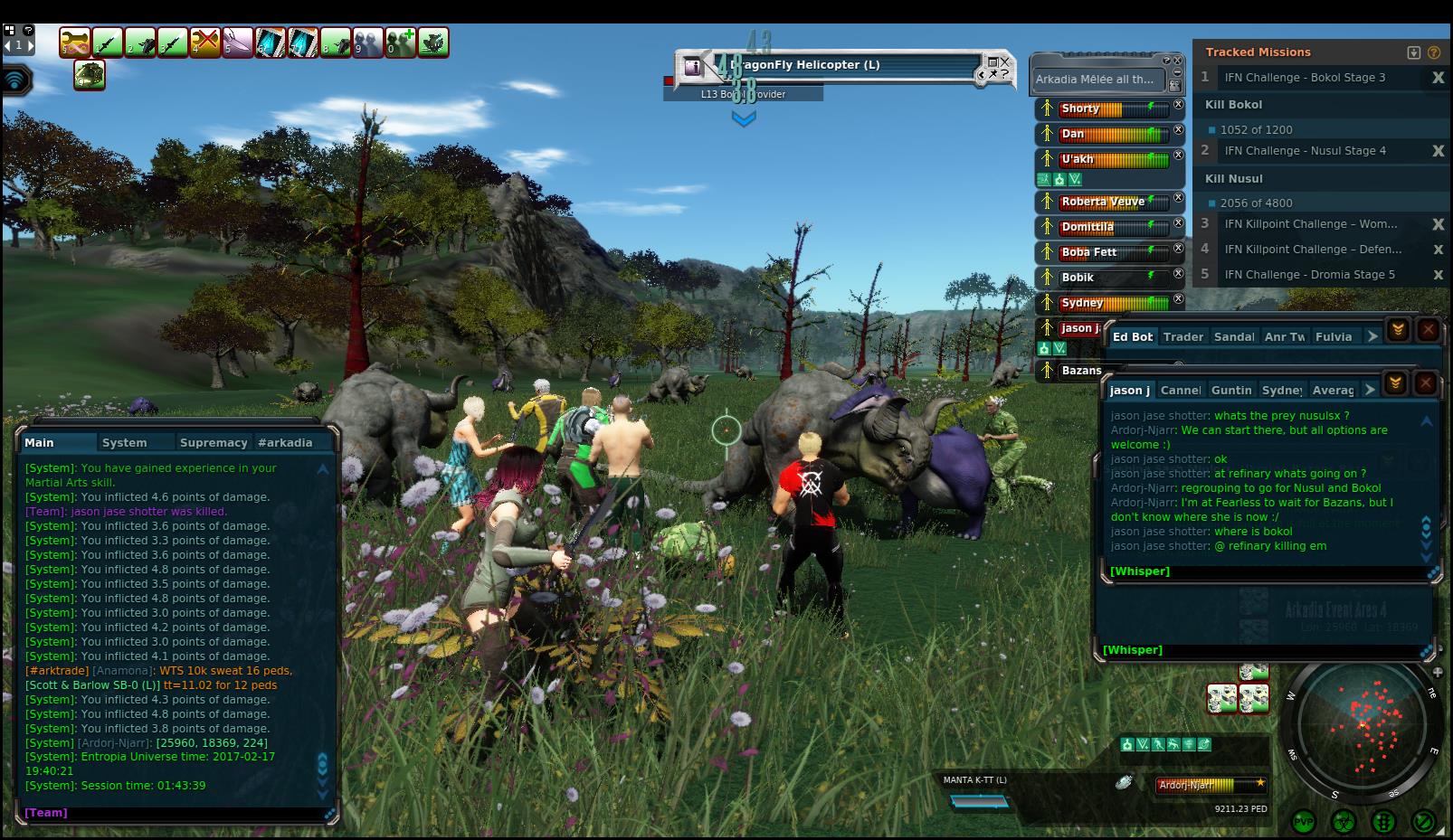Select the #arkadia chat channel tab
Viewport: 1453px width, 840px height.
pos(285,442)
